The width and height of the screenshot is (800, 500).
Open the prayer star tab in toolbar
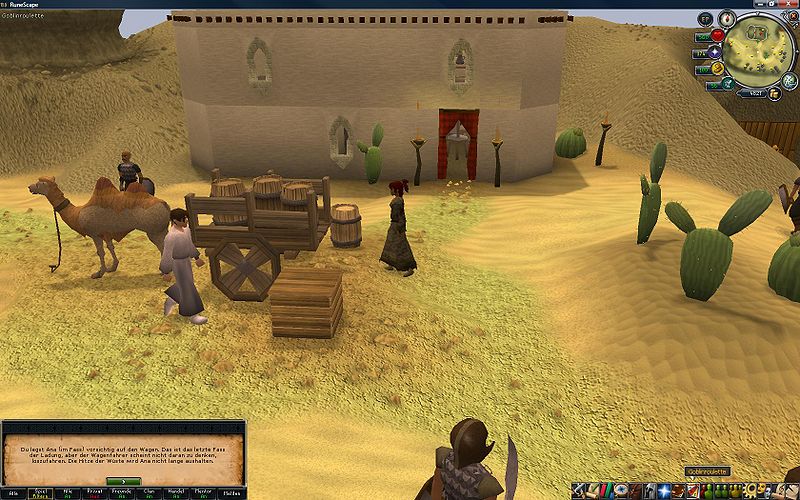(x=664, y=491)
